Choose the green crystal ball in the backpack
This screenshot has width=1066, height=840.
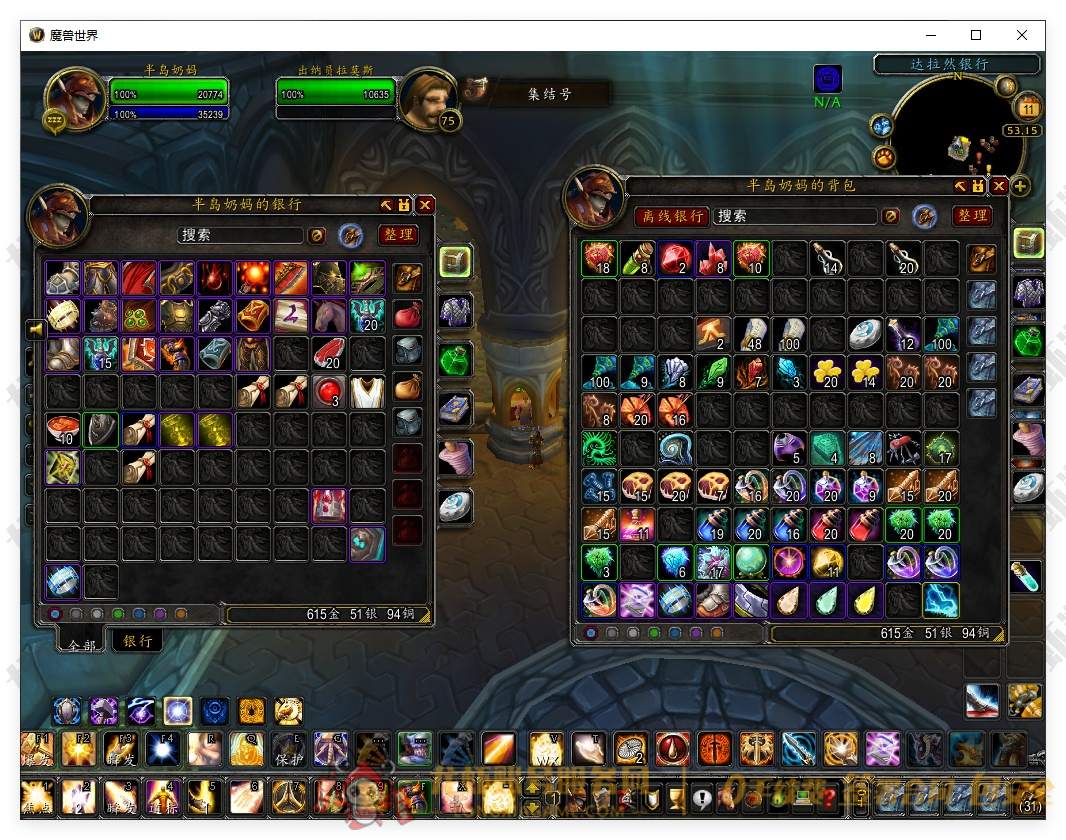point(750,562)
